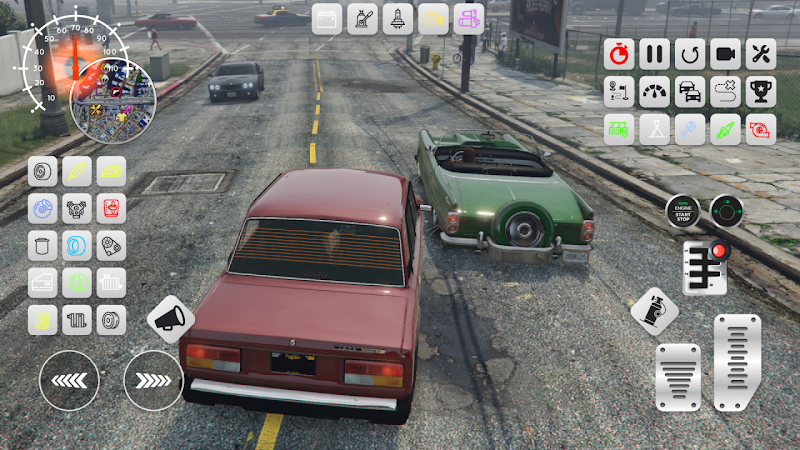Image resolution: width=800 pixels, height=450 pixels.
Task: Steer left with the left-arrows button
Action: (69, 380)
